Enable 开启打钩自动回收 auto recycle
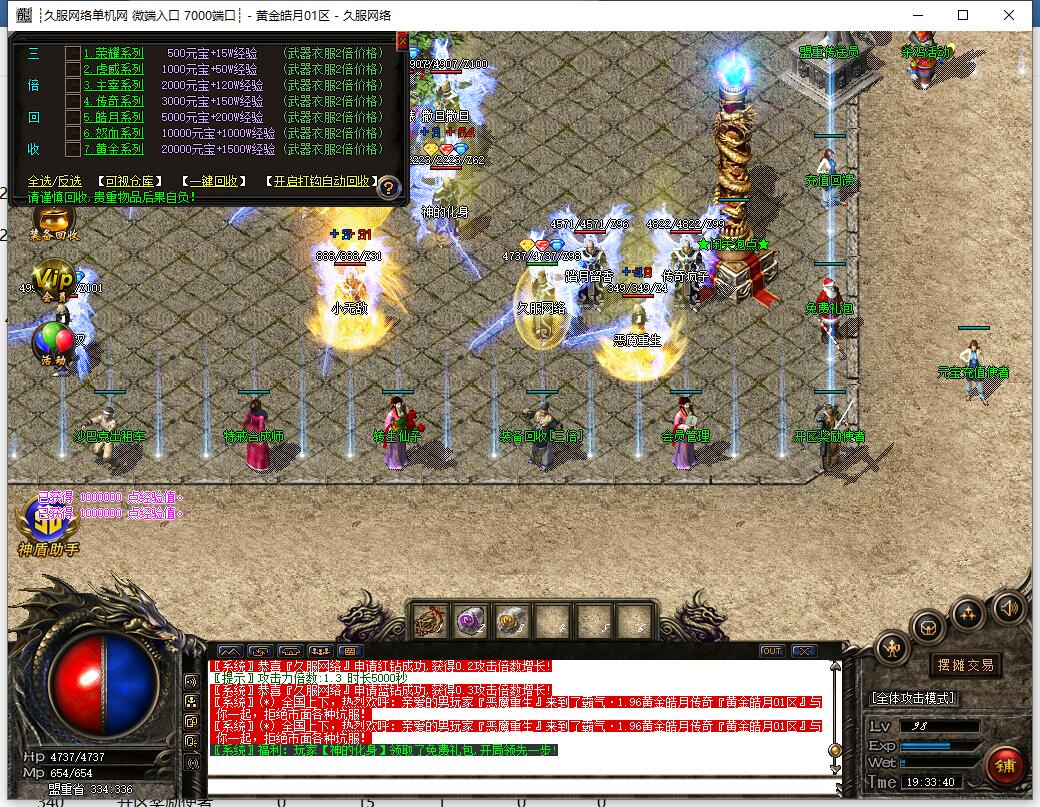This screenshot has width=1040, height=807. point(321,181)
